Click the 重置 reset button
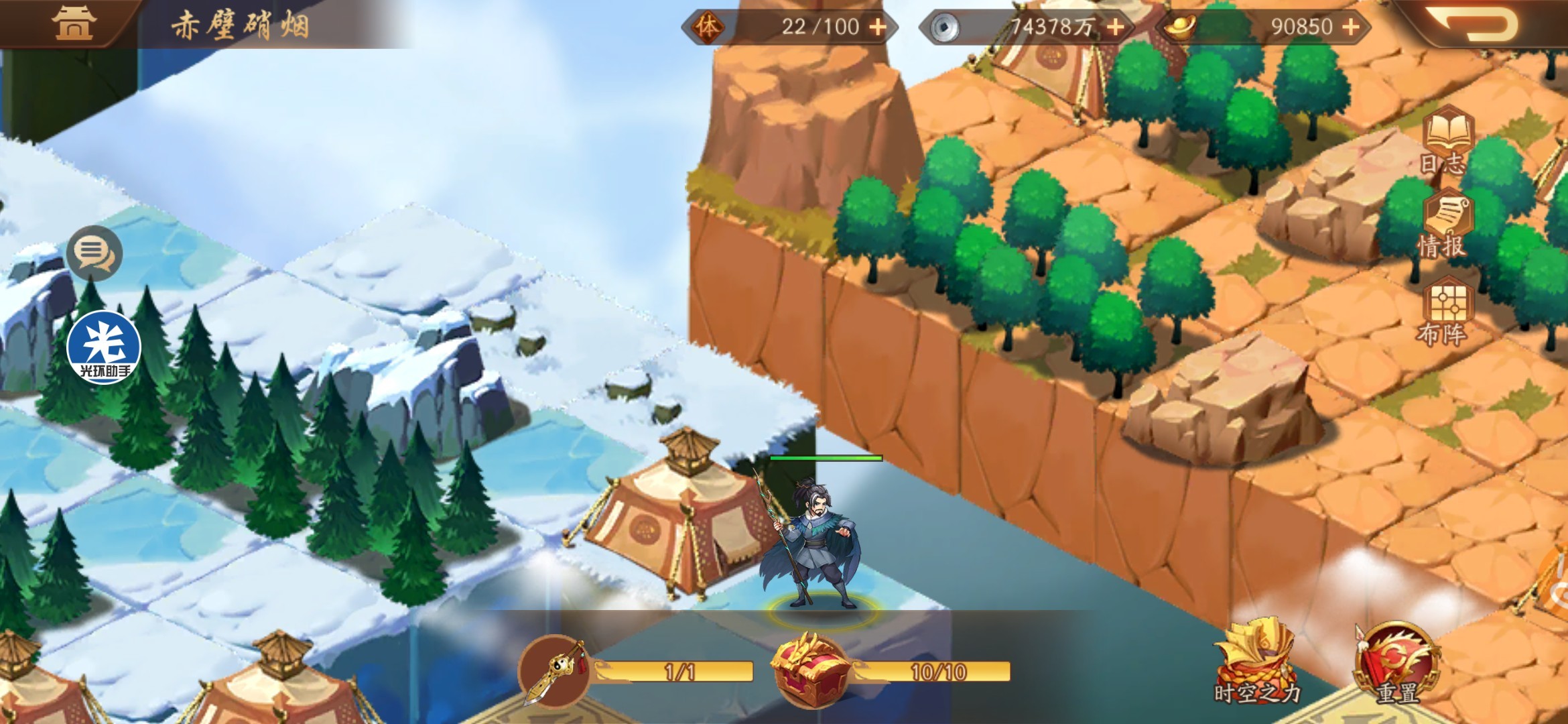Image resolution: width=1568 pixels, height=724 pixels. 1396,664
